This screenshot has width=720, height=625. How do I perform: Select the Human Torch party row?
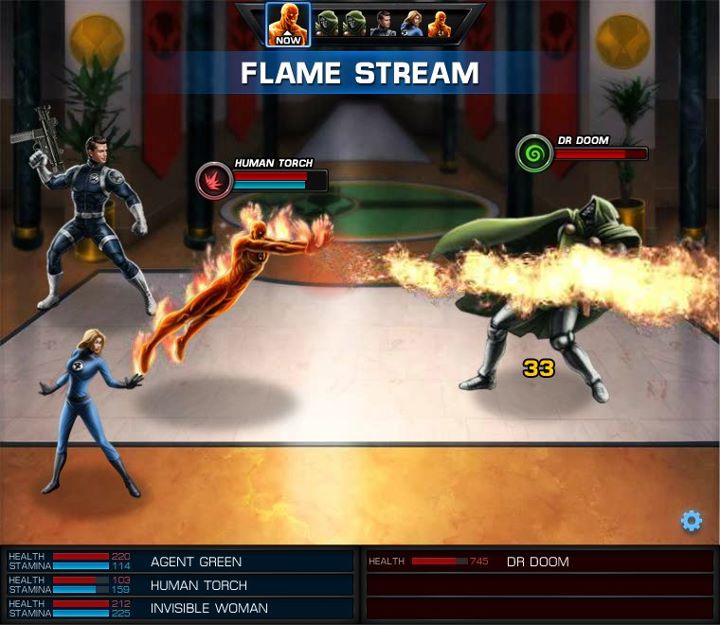point(180,585)
